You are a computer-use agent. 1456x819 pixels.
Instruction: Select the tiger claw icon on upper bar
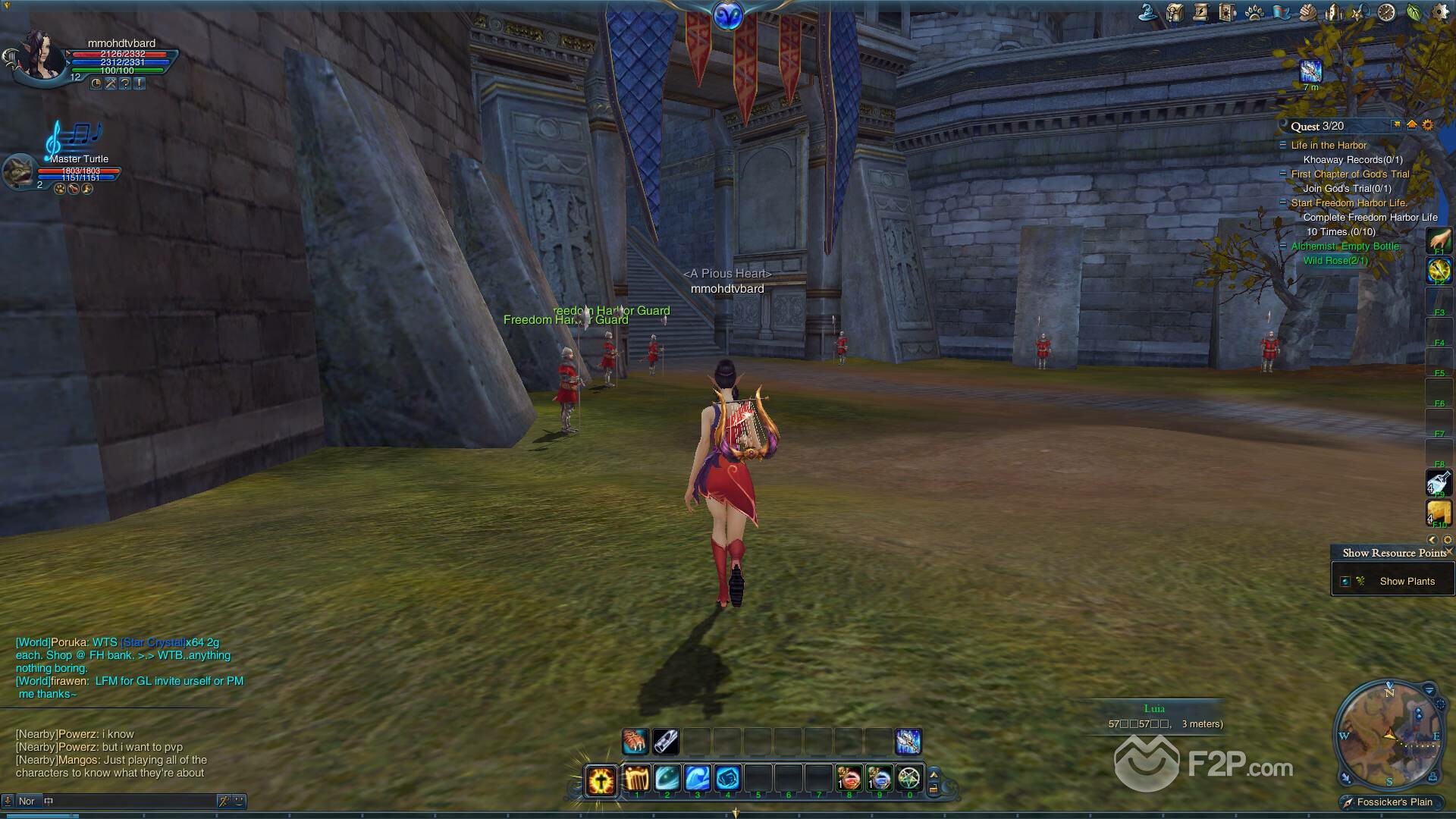click(x=635, y=741)
